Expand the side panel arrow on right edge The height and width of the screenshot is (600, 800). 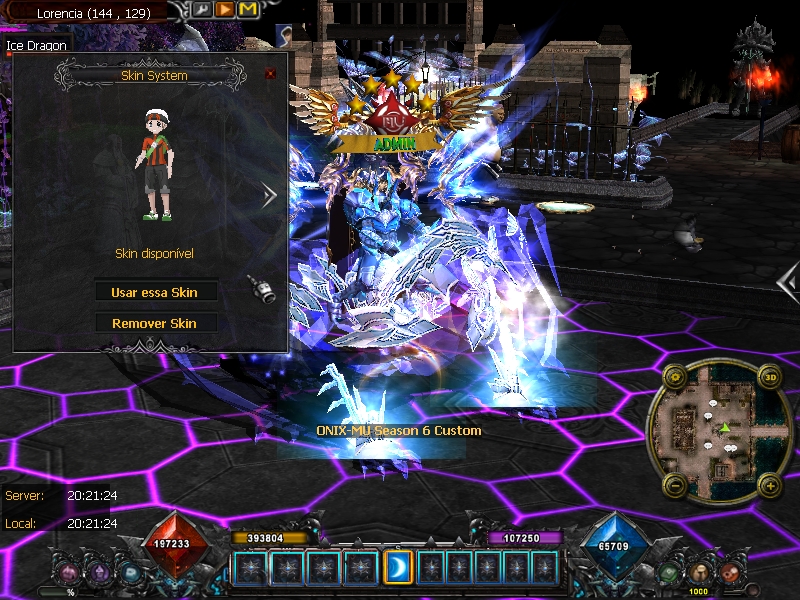coord(788,283)
